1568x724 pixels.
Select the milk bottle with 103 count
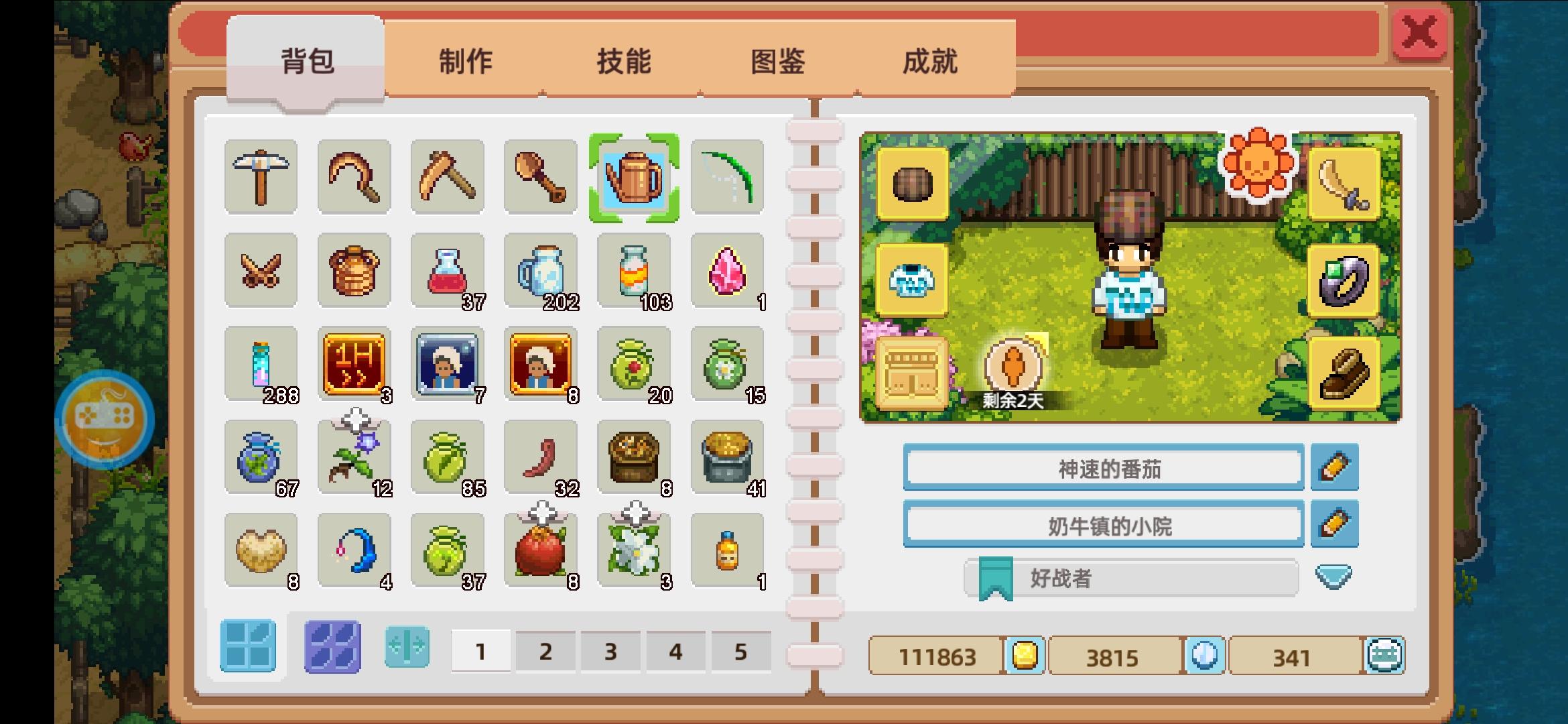635,270
